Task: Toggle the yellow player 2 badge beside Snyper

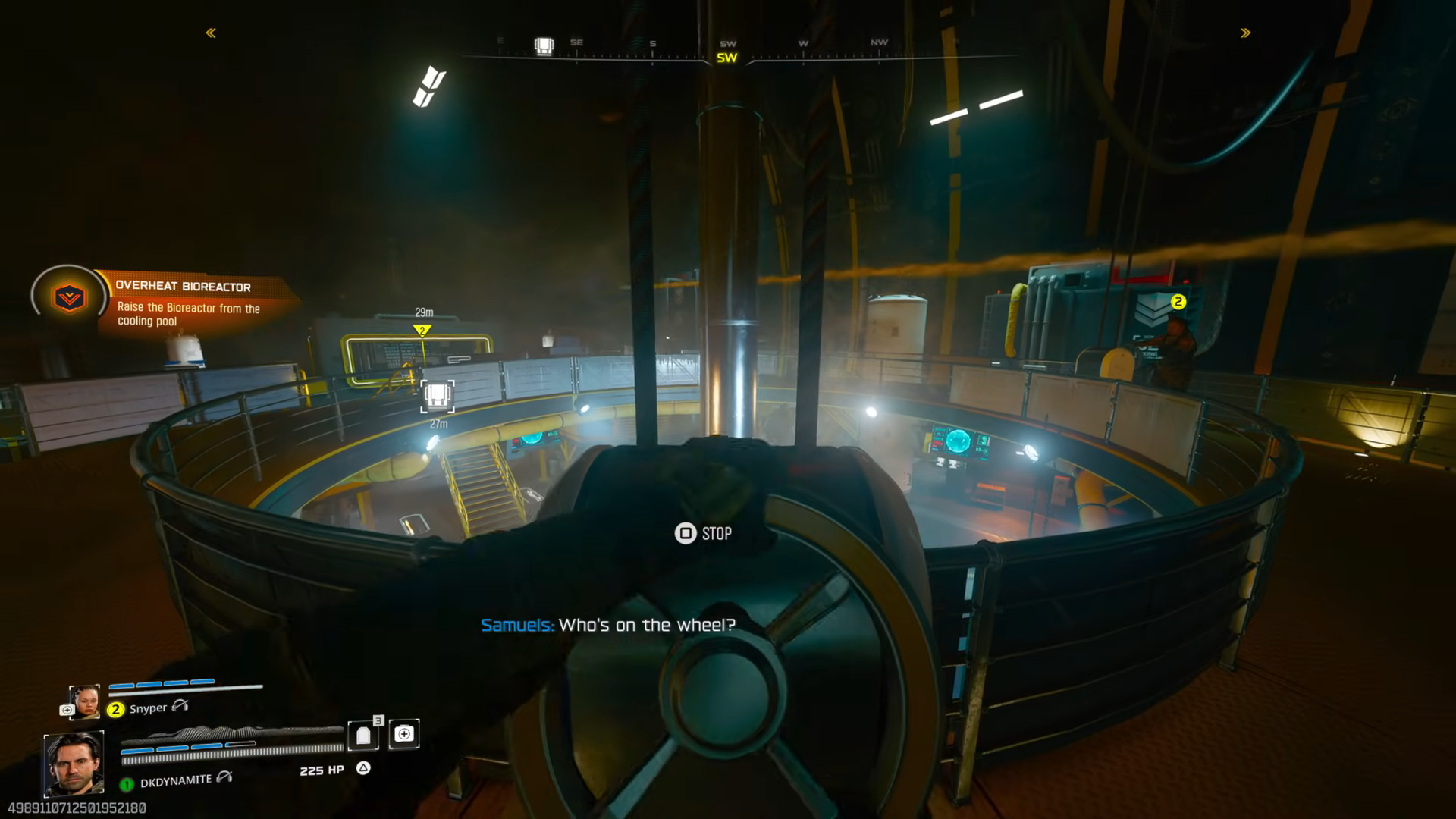Action: [115, 708]
